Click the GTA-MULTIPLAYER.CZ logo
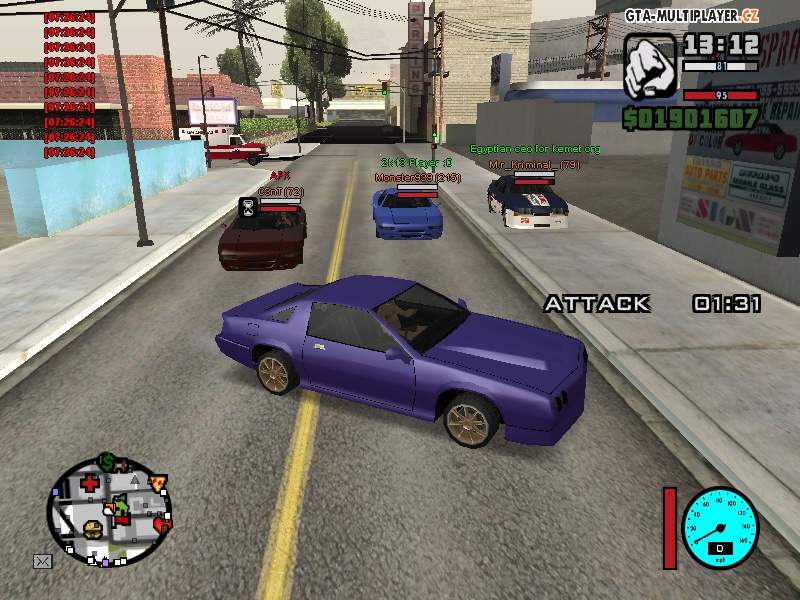Image resolution: width=800 pixels, height=600 pixels. [x=693, y=15]
